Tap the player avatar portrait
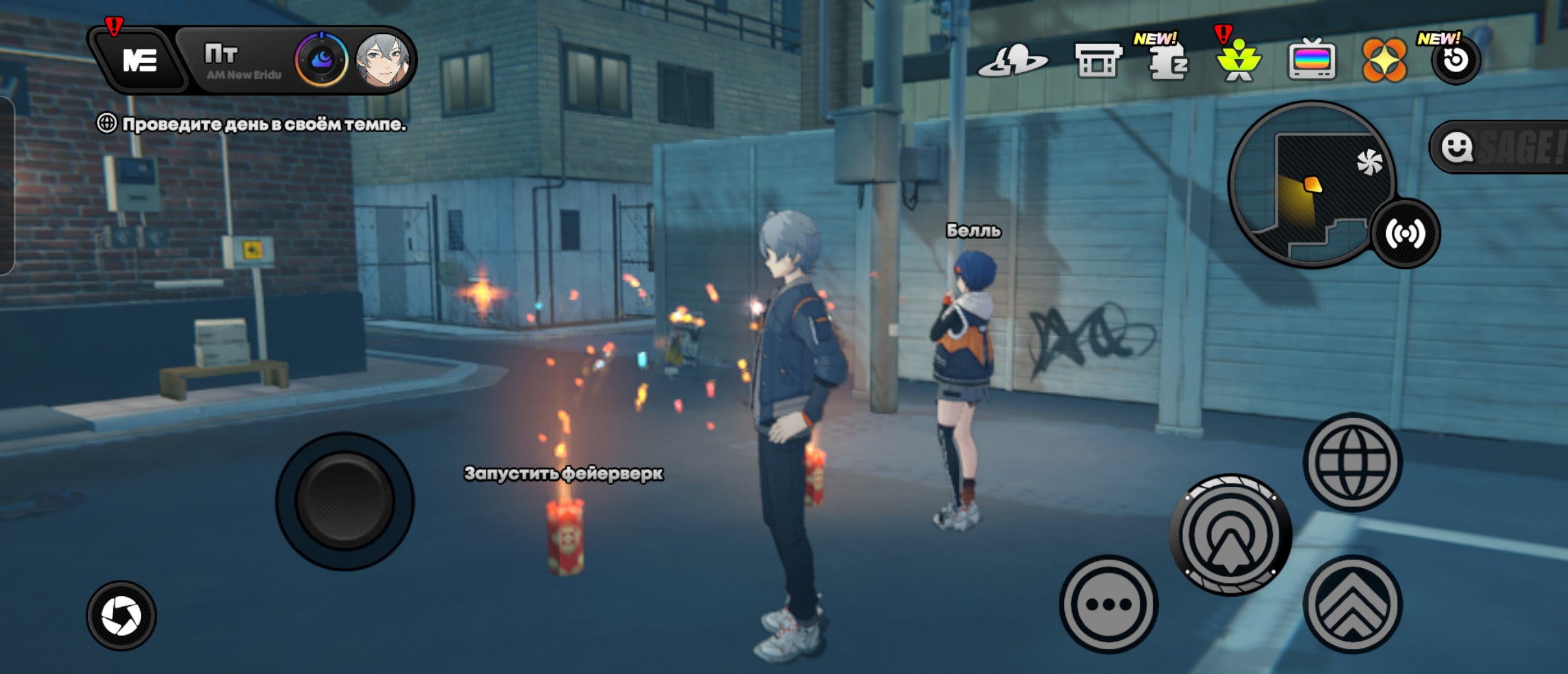The height and width of the screenshot is (674, 1568). (x=384, y=61)
